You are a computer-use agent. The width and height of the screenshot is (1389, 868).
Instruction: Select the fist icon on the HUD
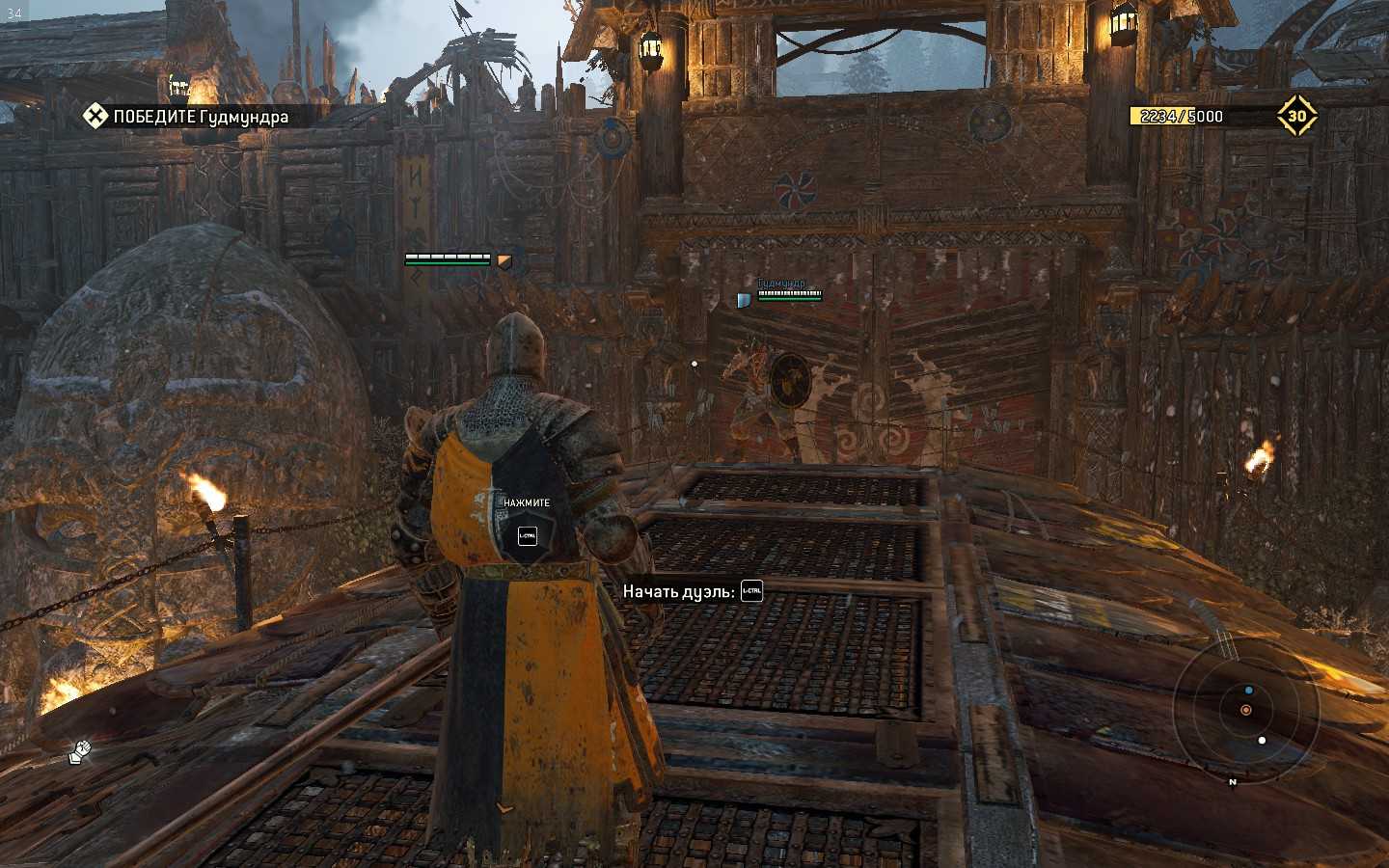point(80,751)
